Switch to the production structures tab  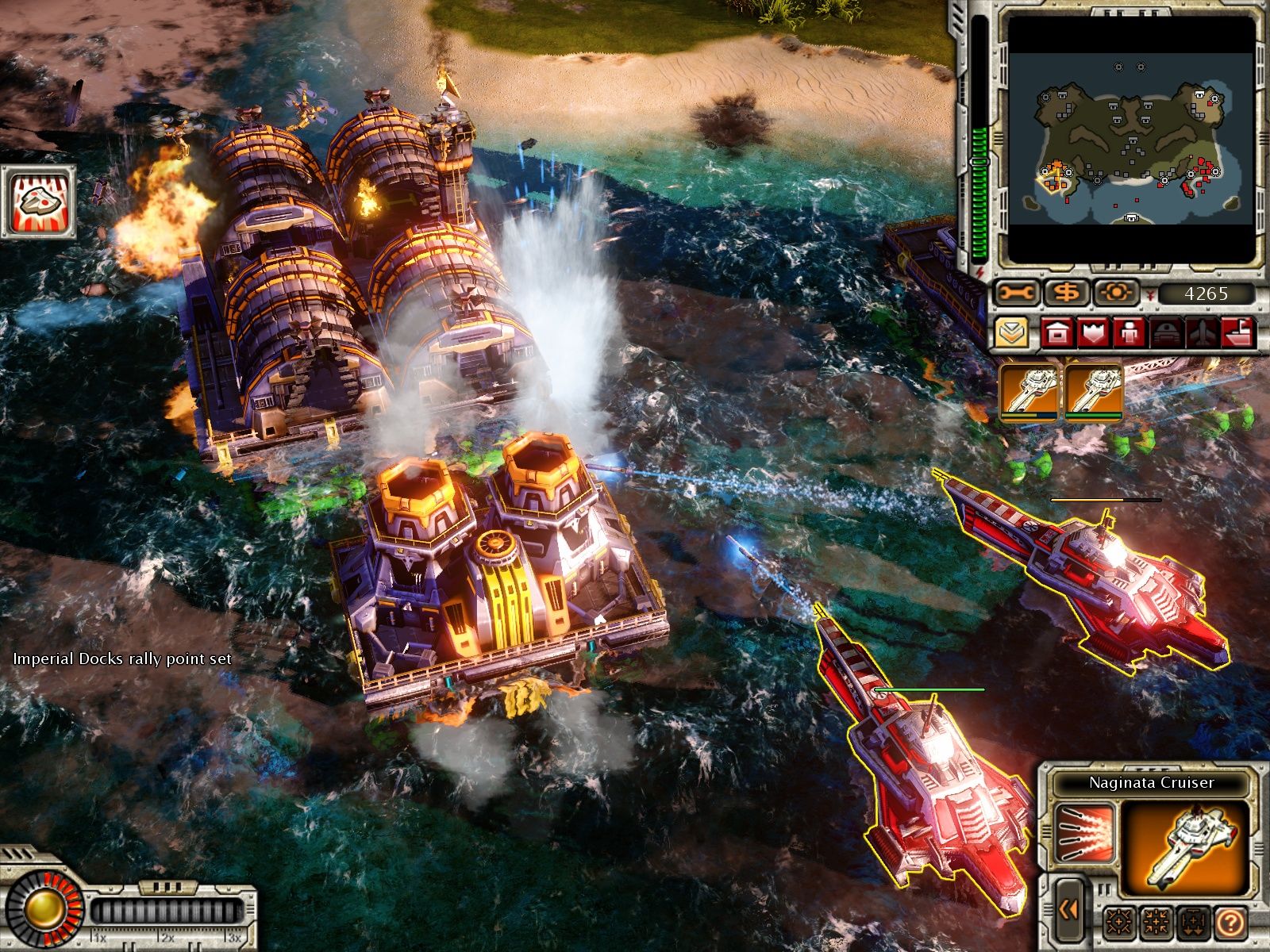(x=1056, y=333)
